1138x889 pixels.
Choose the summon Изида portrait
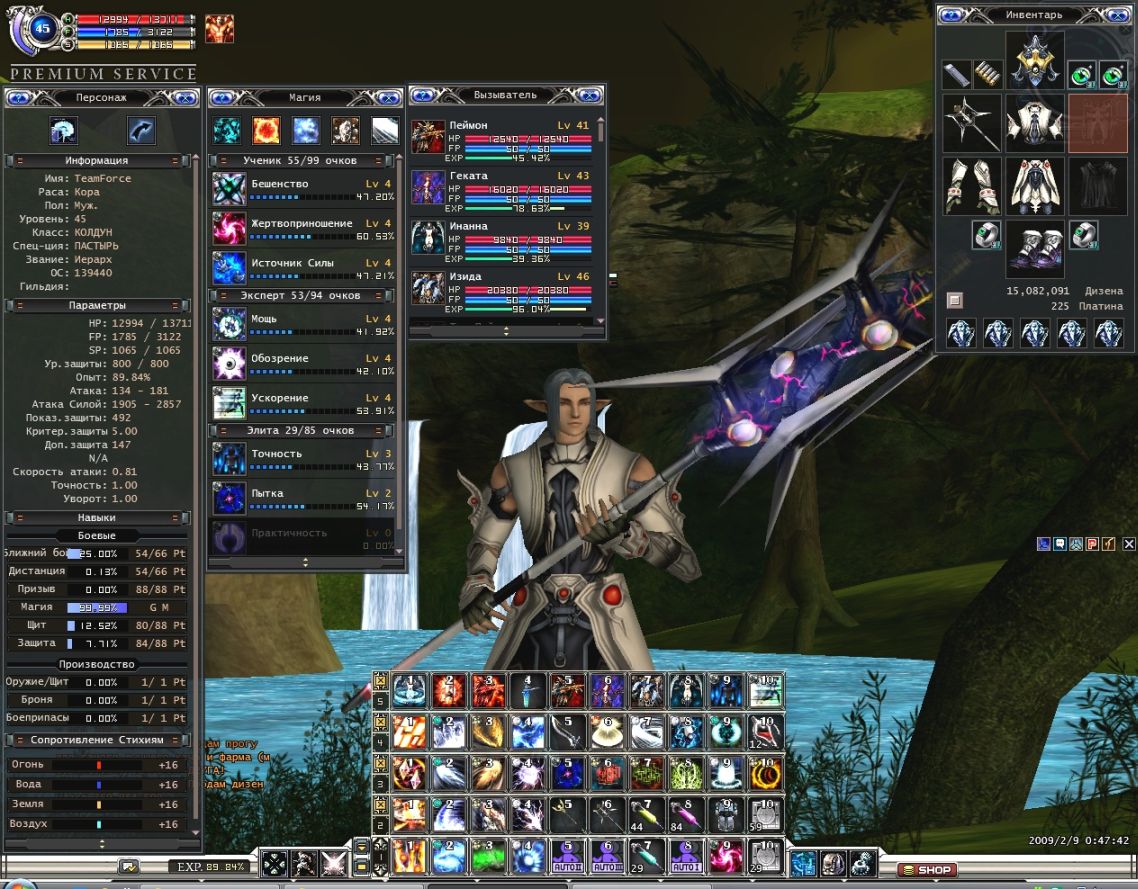point(427,288)
